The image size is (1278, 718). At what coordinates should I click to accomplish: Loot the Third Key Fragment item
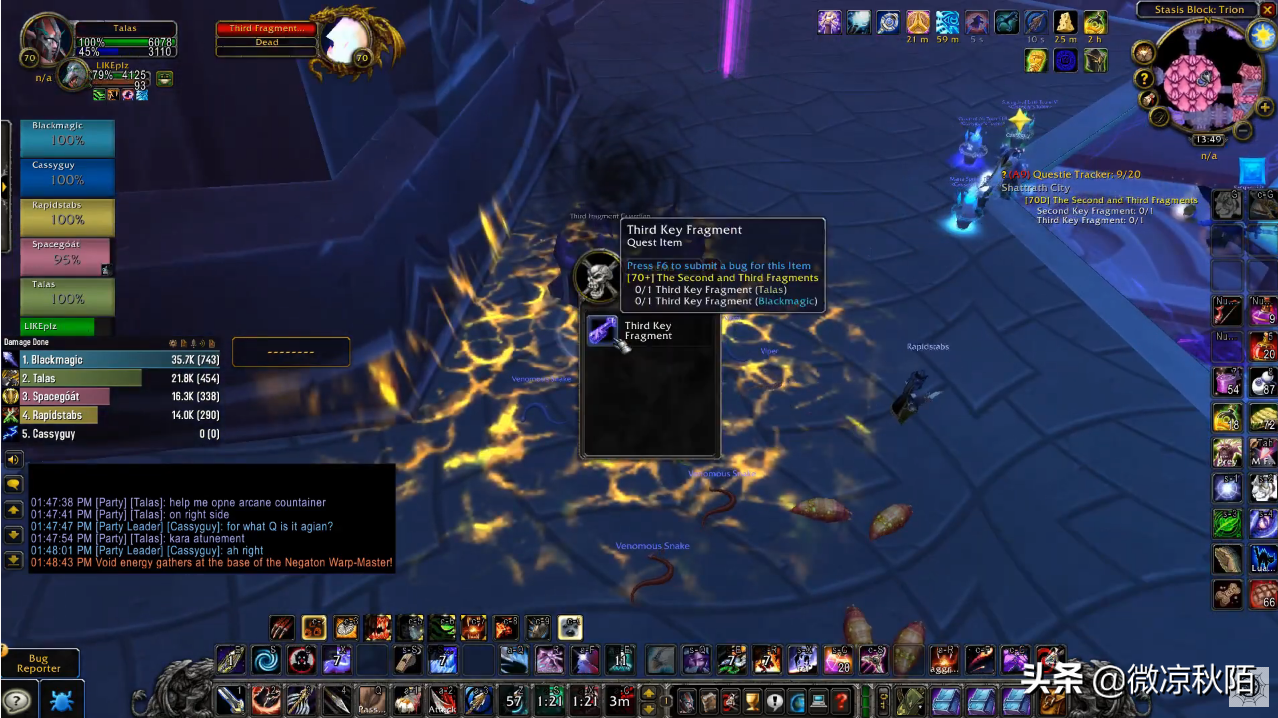(603, 332)
